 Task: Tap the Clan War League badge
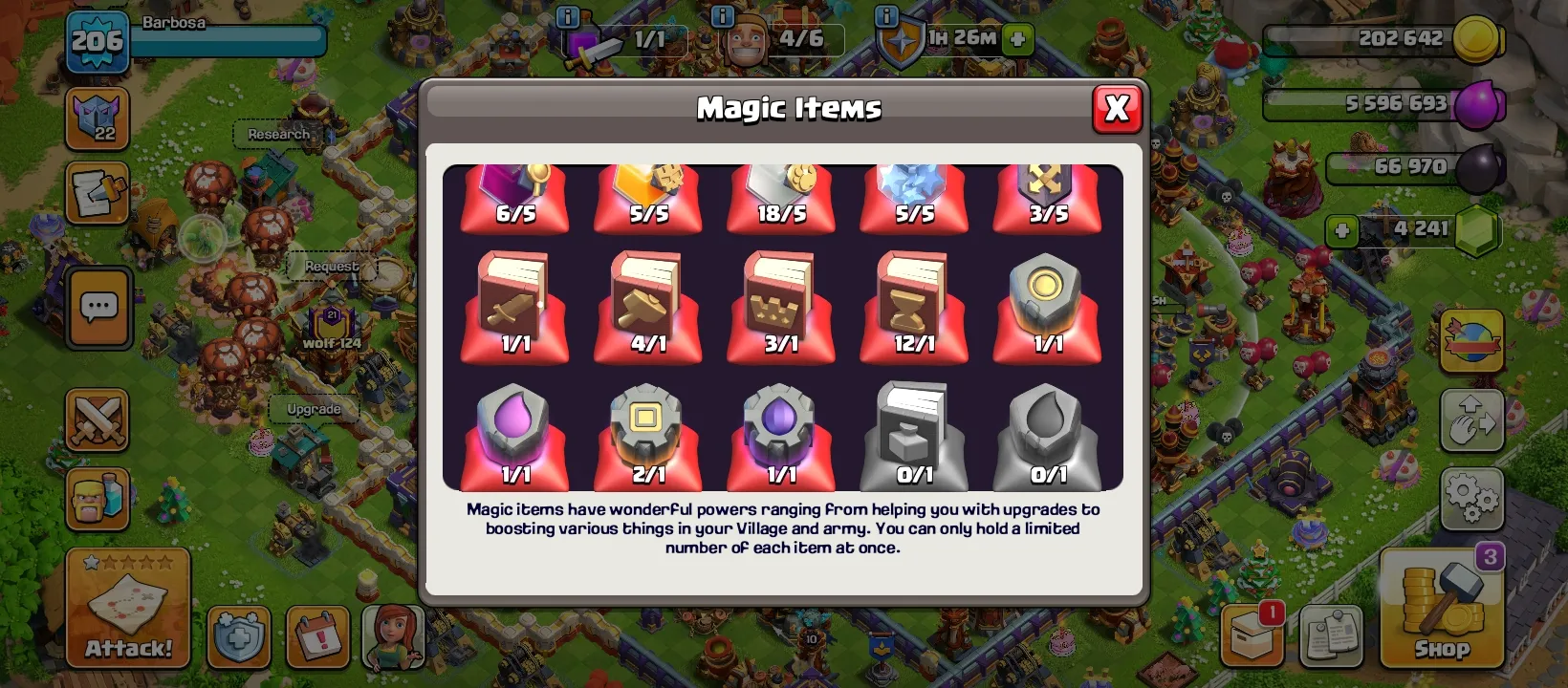(x=96, y=119)
